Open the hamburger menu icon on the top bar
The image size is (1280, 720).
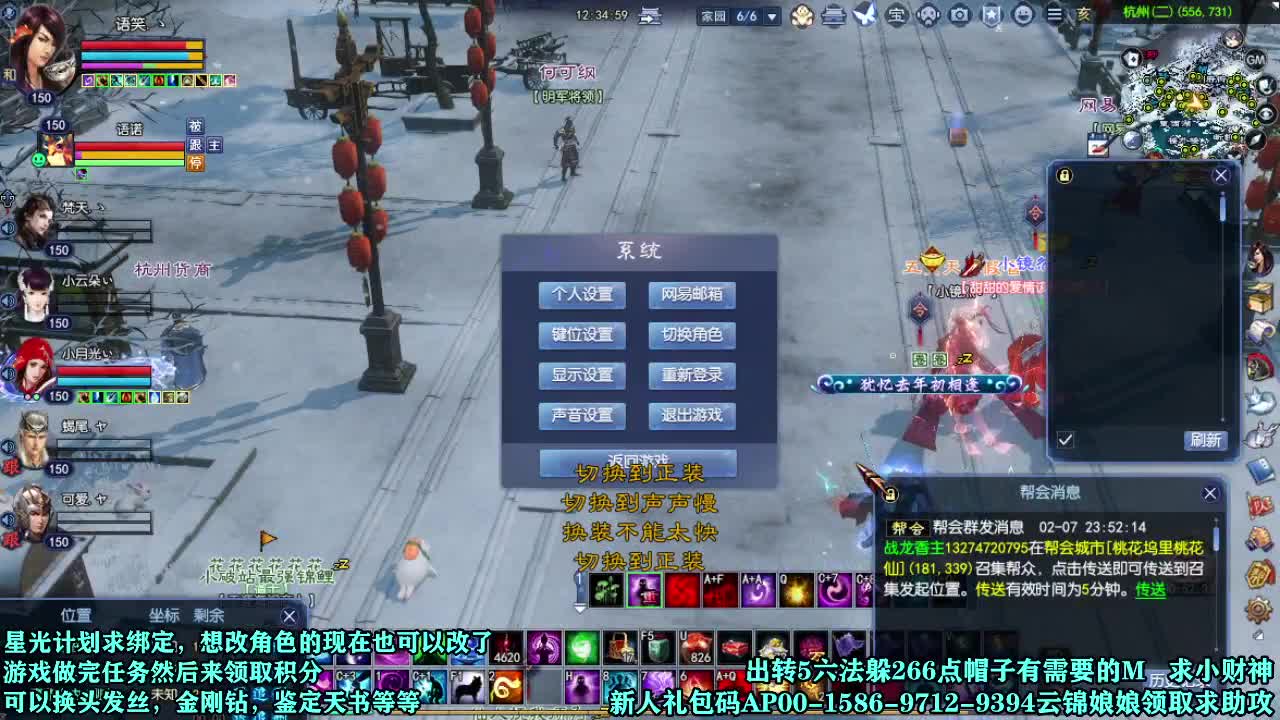(1055, 16)
